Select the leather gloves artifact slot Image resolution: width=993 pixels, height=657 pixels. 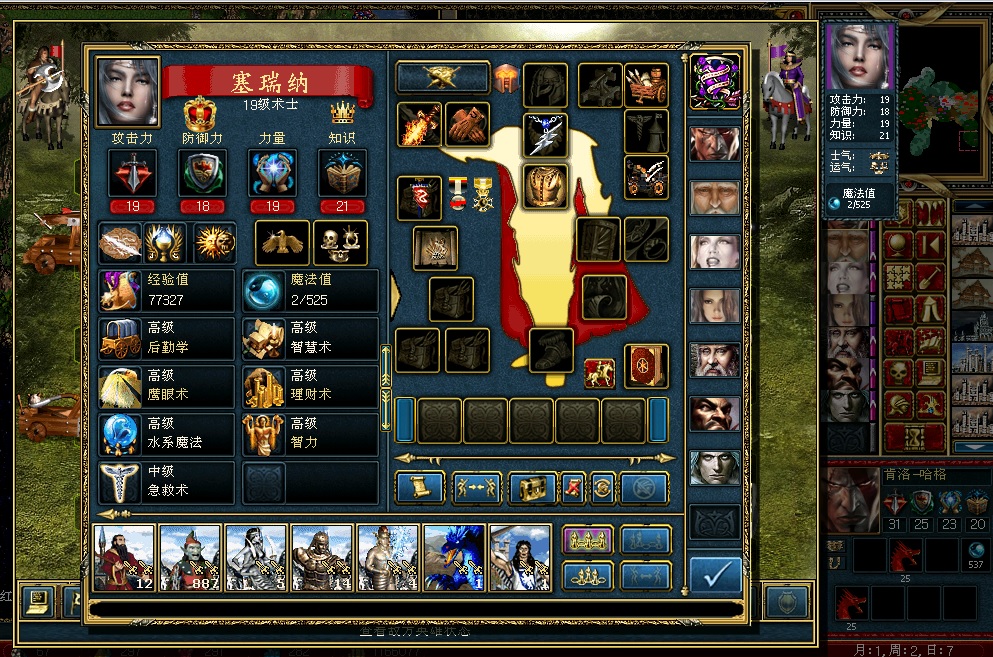[467, 124]
